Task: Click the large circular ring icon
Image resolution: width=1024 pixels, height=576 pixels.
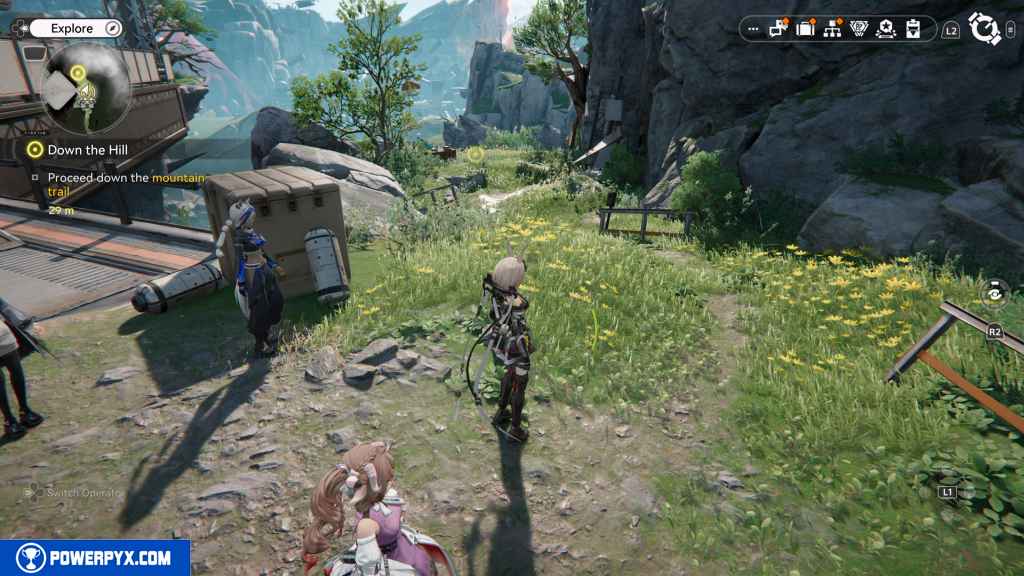Action: (x=985, y=29)
